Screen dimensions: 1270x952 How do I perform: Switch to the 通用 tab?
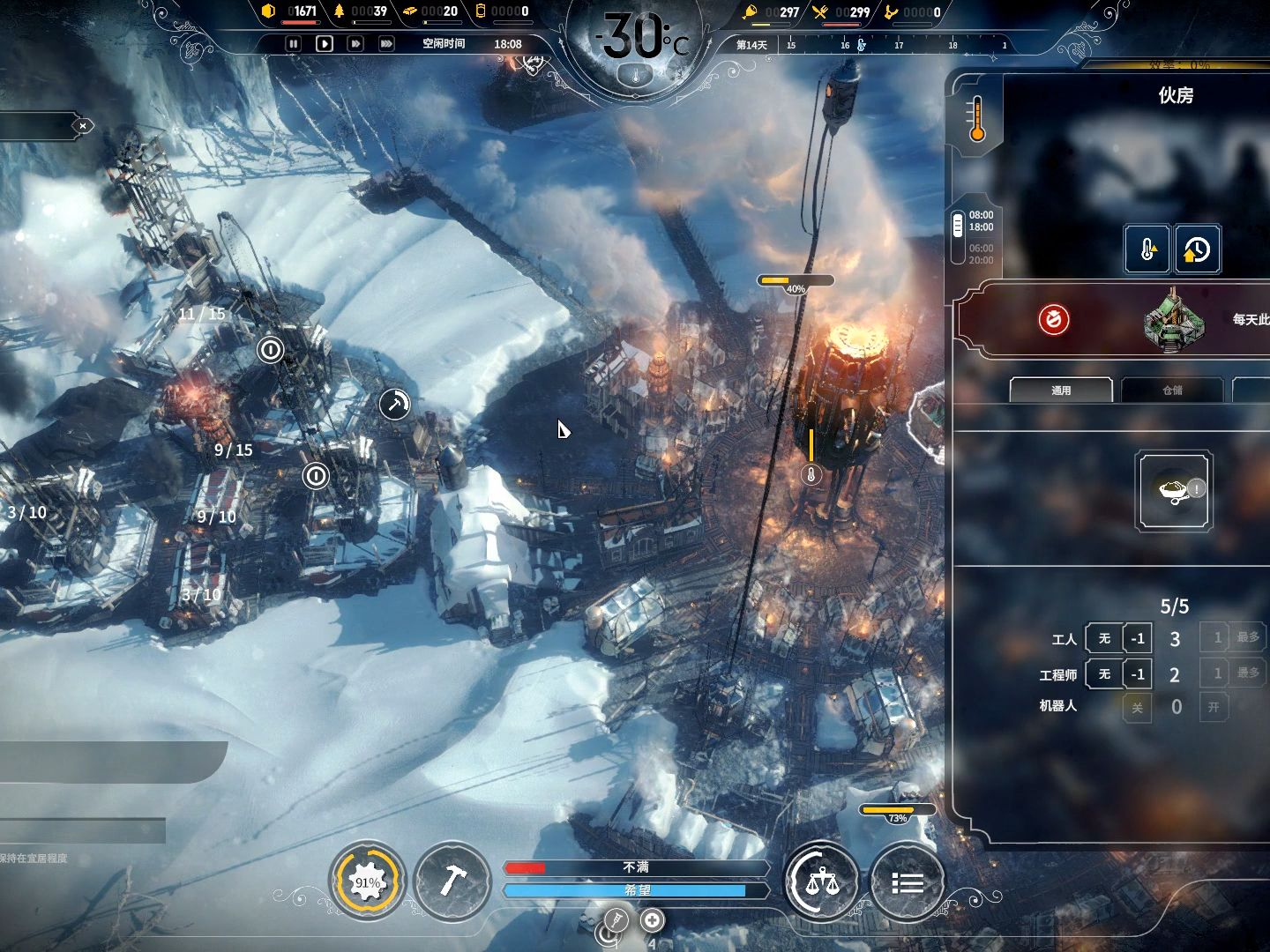point(1061,390)
